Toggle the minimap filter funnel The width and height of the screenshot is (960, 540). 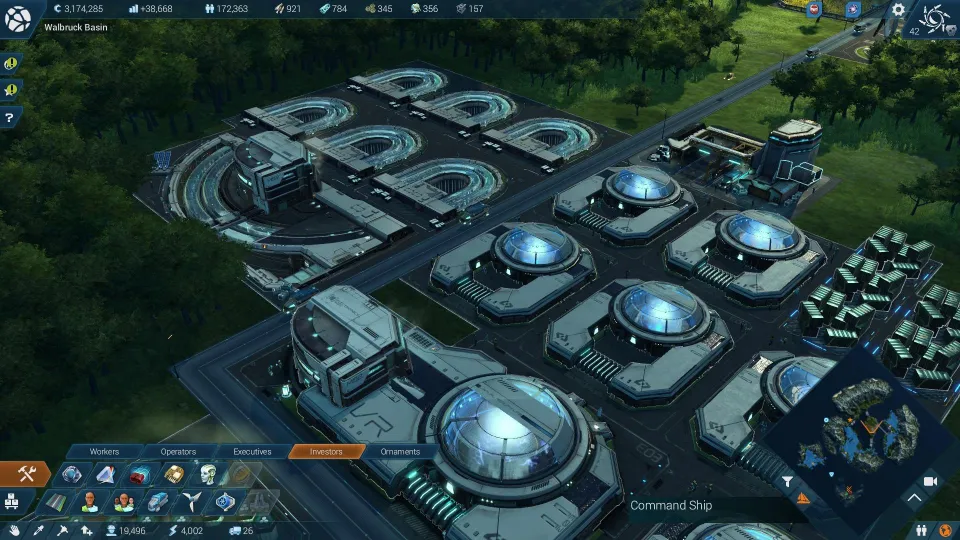[788, 482]
